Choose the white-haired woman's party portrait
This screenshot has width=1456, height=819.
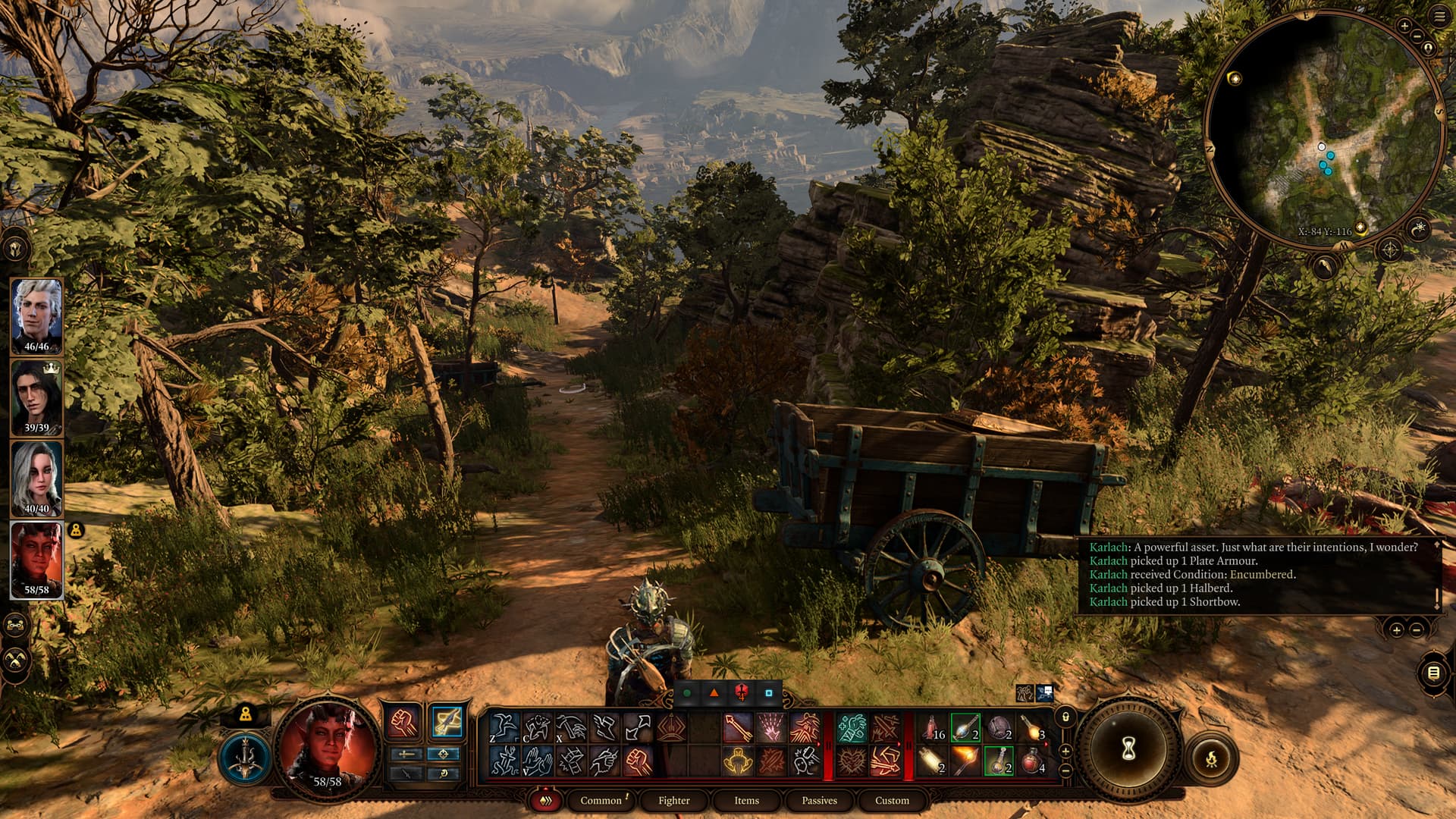(x=36, y=476)
